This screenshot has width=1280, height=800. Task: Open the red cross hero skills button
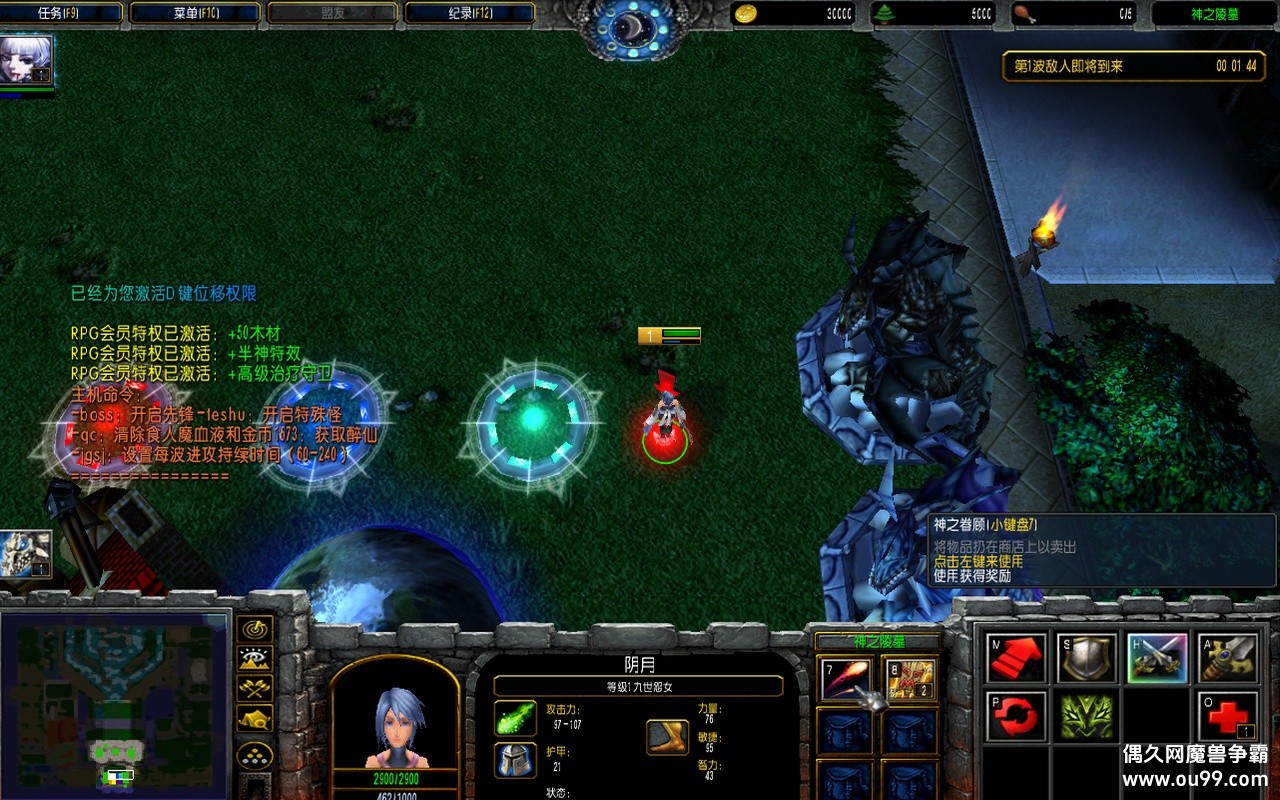(1229, 717)
